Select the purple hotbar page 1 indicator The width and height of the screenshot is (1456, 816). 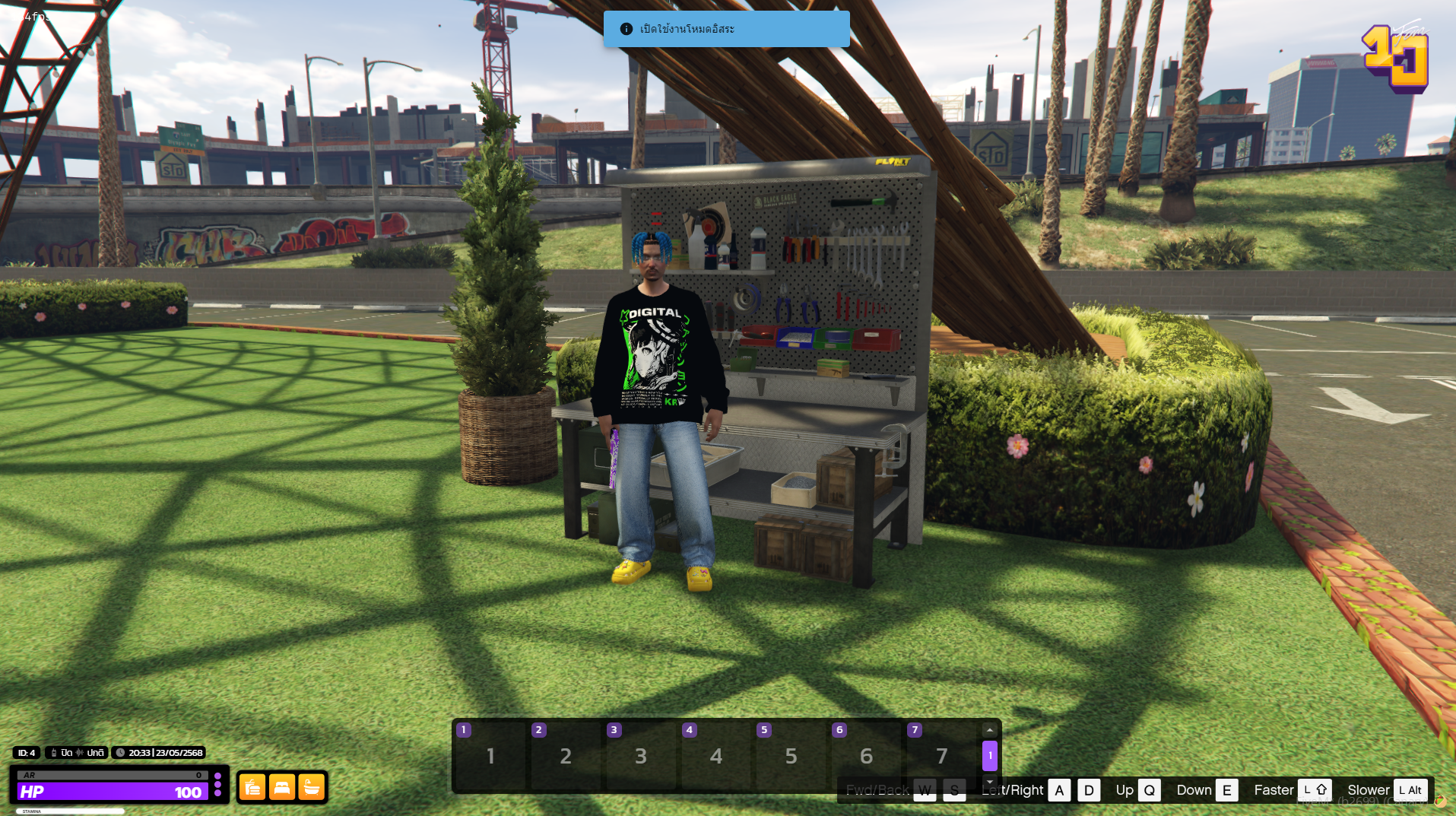[989, 755]
